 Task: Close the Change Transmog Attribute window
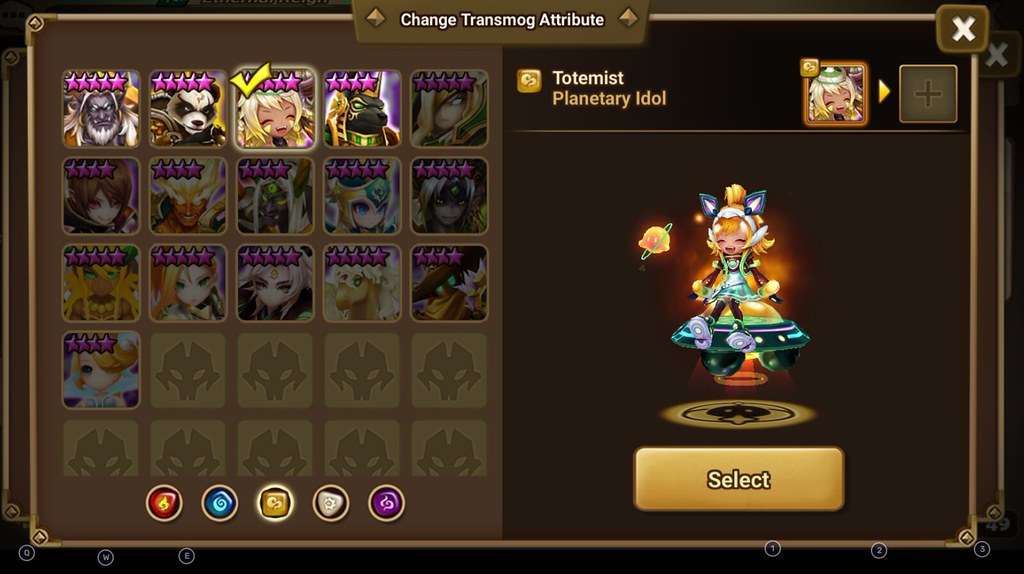tap(962, 29)
